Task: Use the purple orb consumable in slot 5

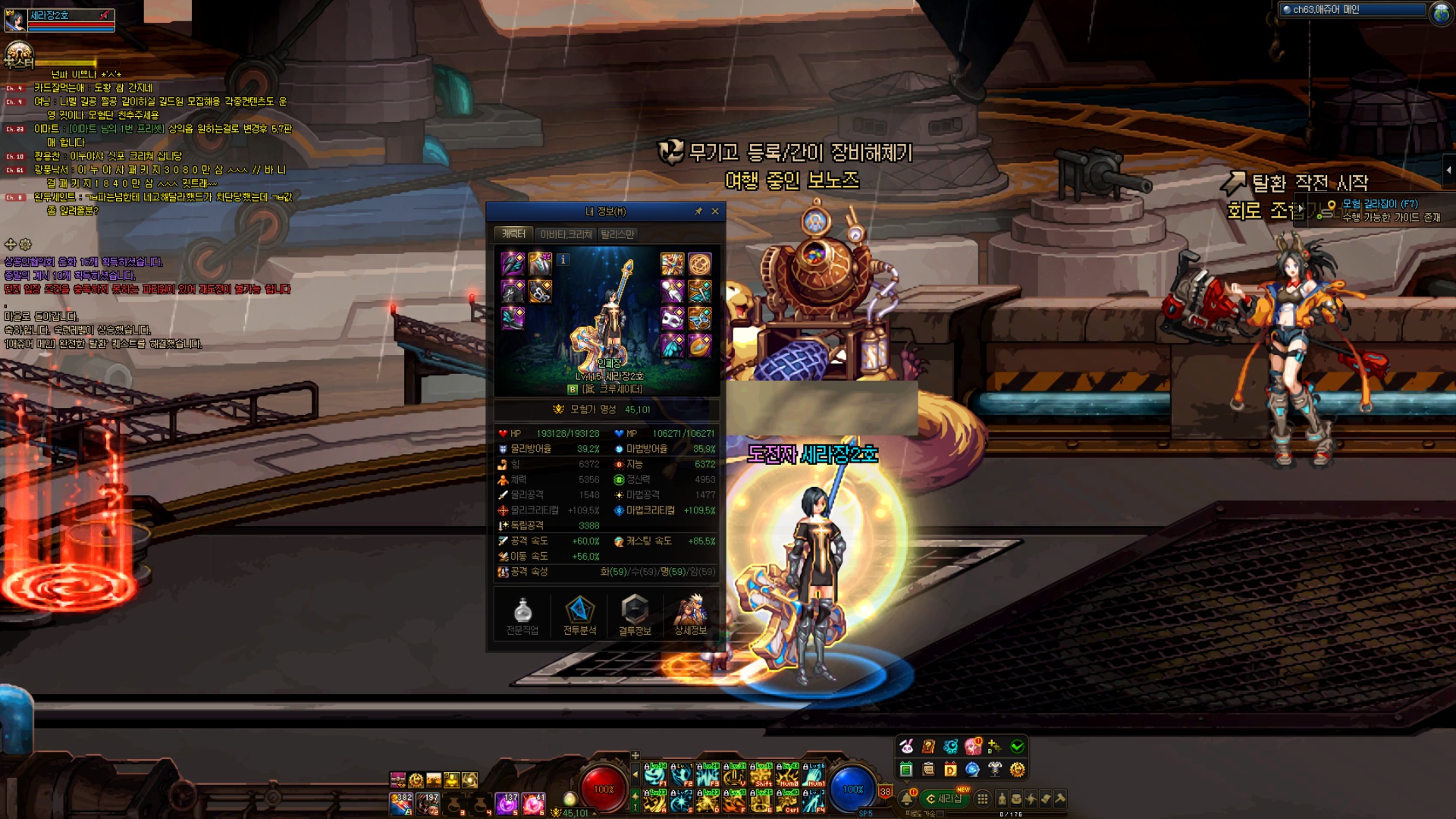Action: (x=507, y=803)
